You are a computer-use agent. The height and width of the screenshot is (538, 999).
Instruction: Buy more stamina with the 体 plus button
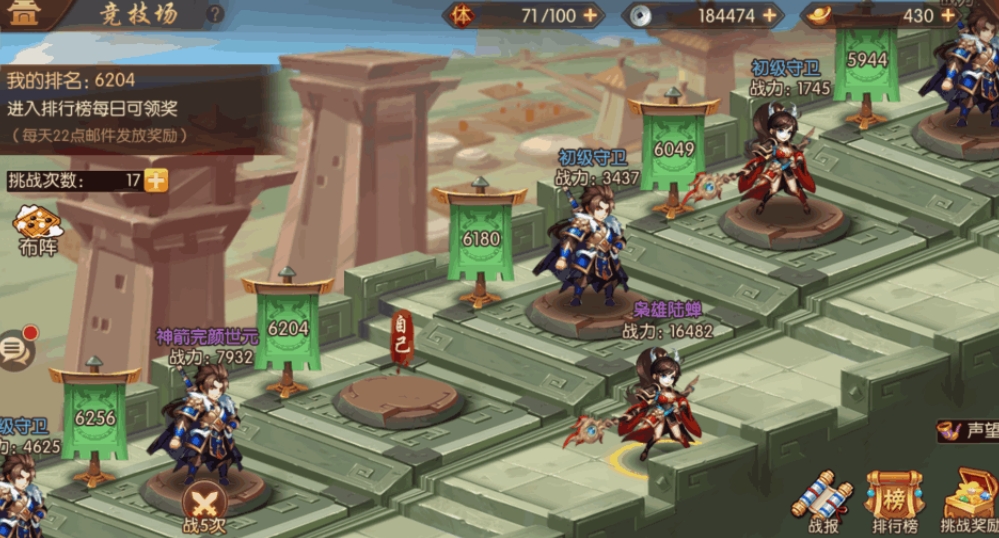point(591,15)
